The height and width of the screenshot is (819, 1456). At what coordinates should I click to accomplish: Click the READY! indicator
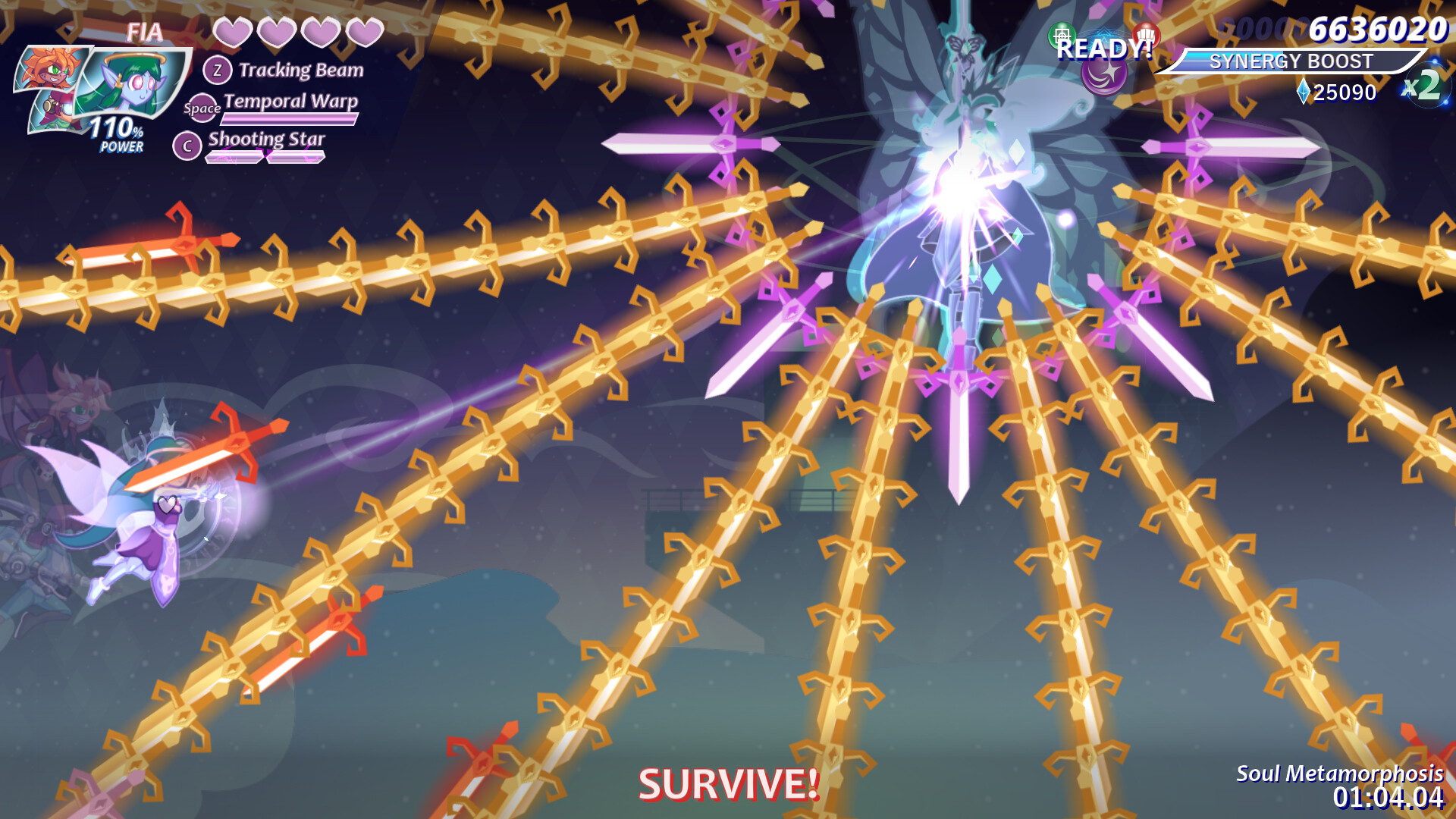[1103, 49]
